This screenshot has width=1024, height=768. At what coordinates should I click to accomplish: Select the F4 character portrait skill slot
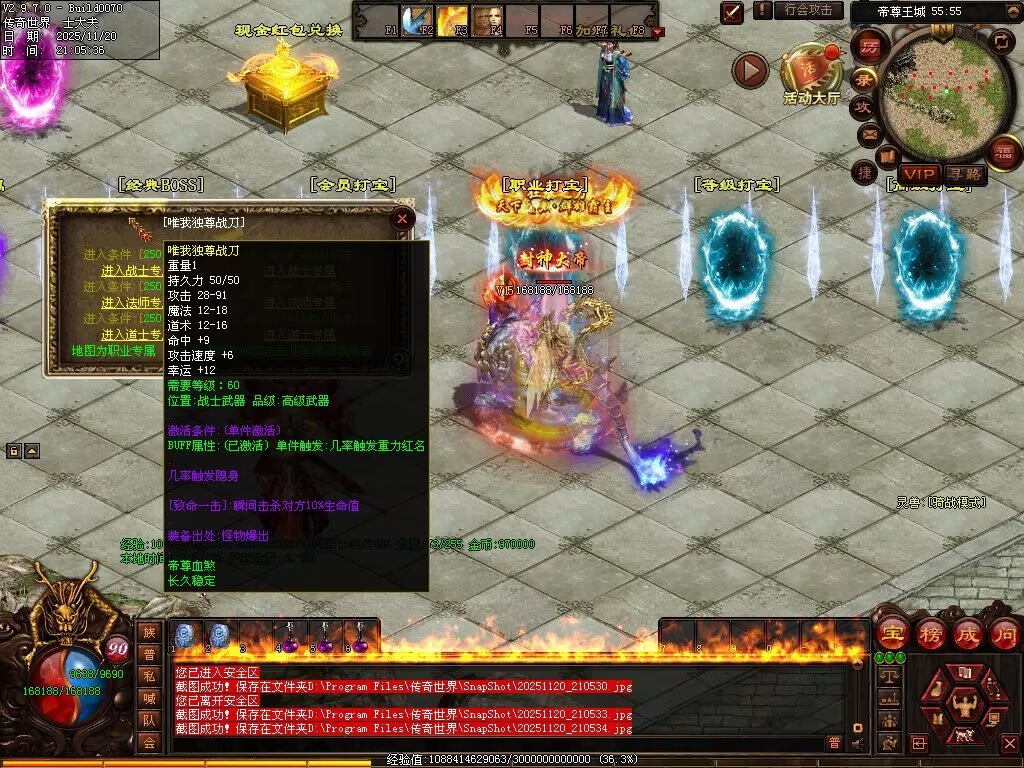[488, 21]
